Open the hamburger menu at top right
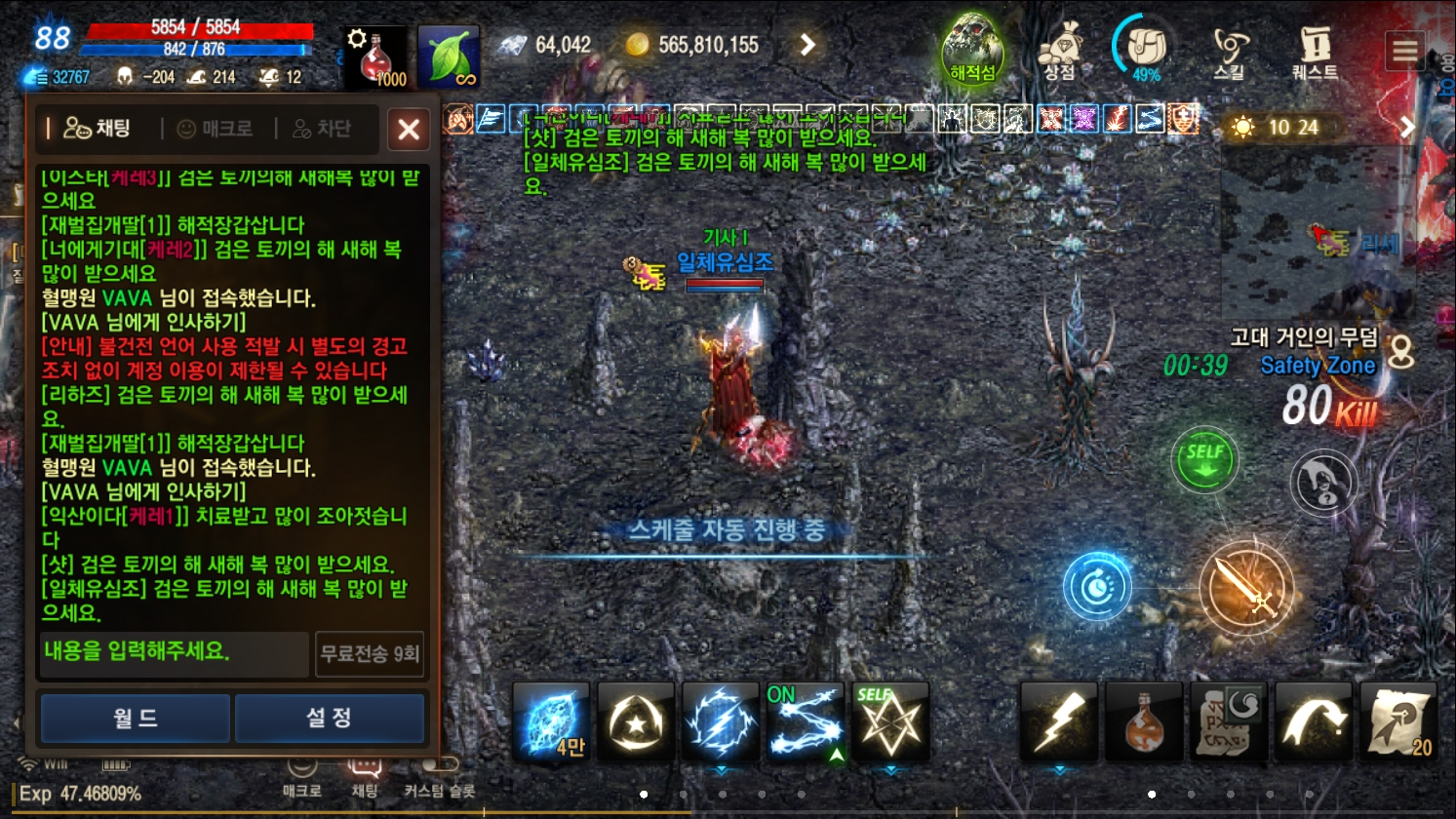The height and width of the screenshot is (819, 1456). 1405,49
